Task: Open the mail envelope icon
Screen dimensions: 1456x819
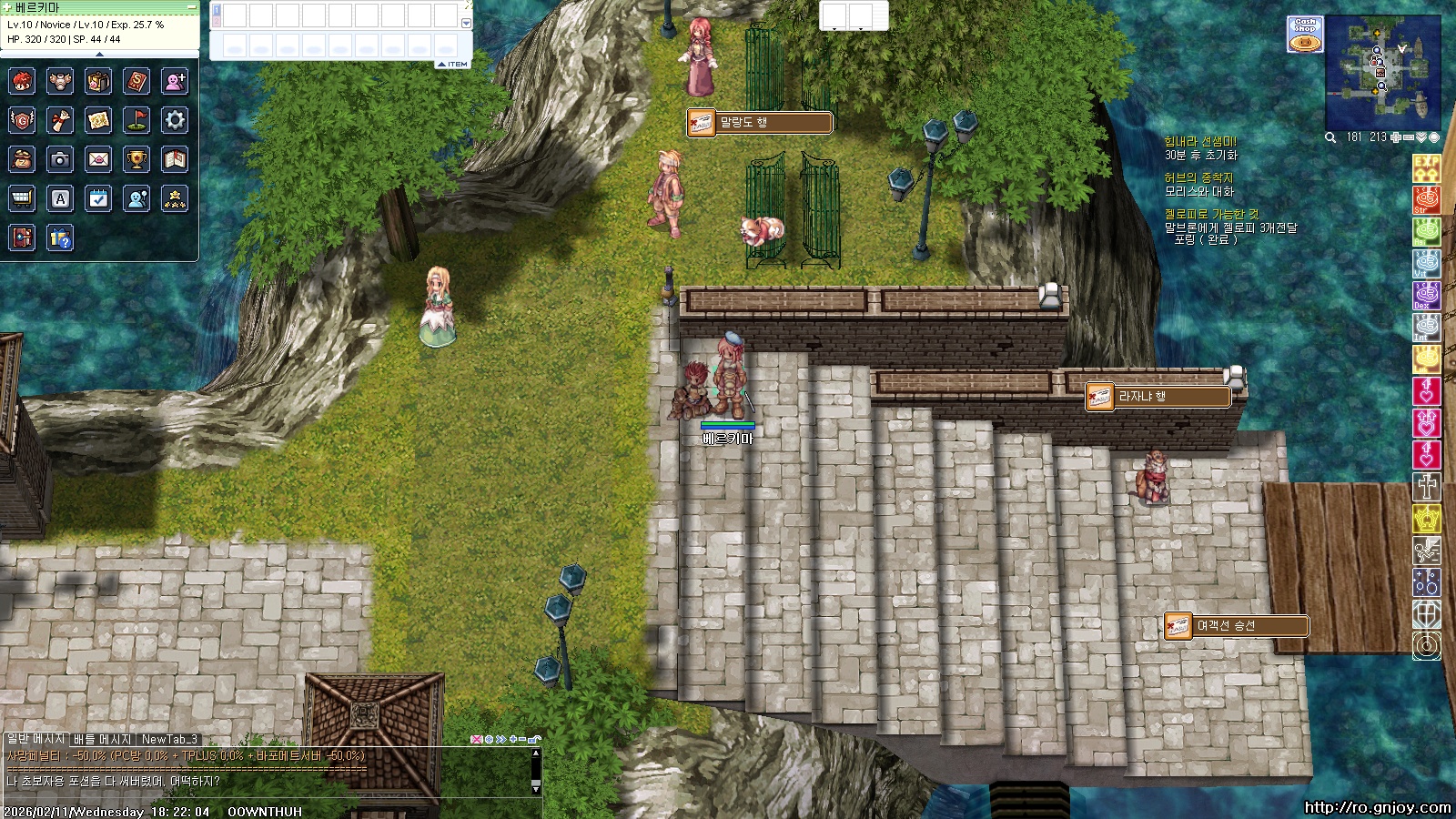Action: [x=98, y=159]
